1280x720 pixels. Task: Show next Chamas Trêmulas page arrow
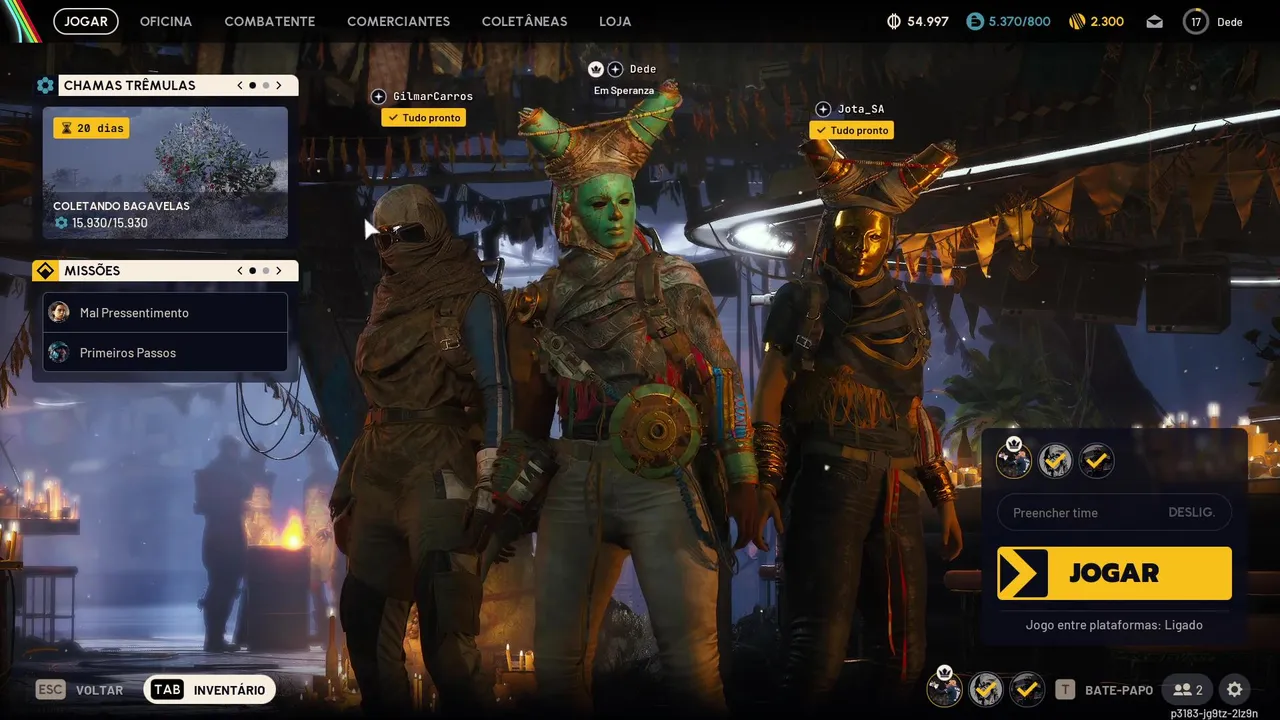[x=279, y=86]
